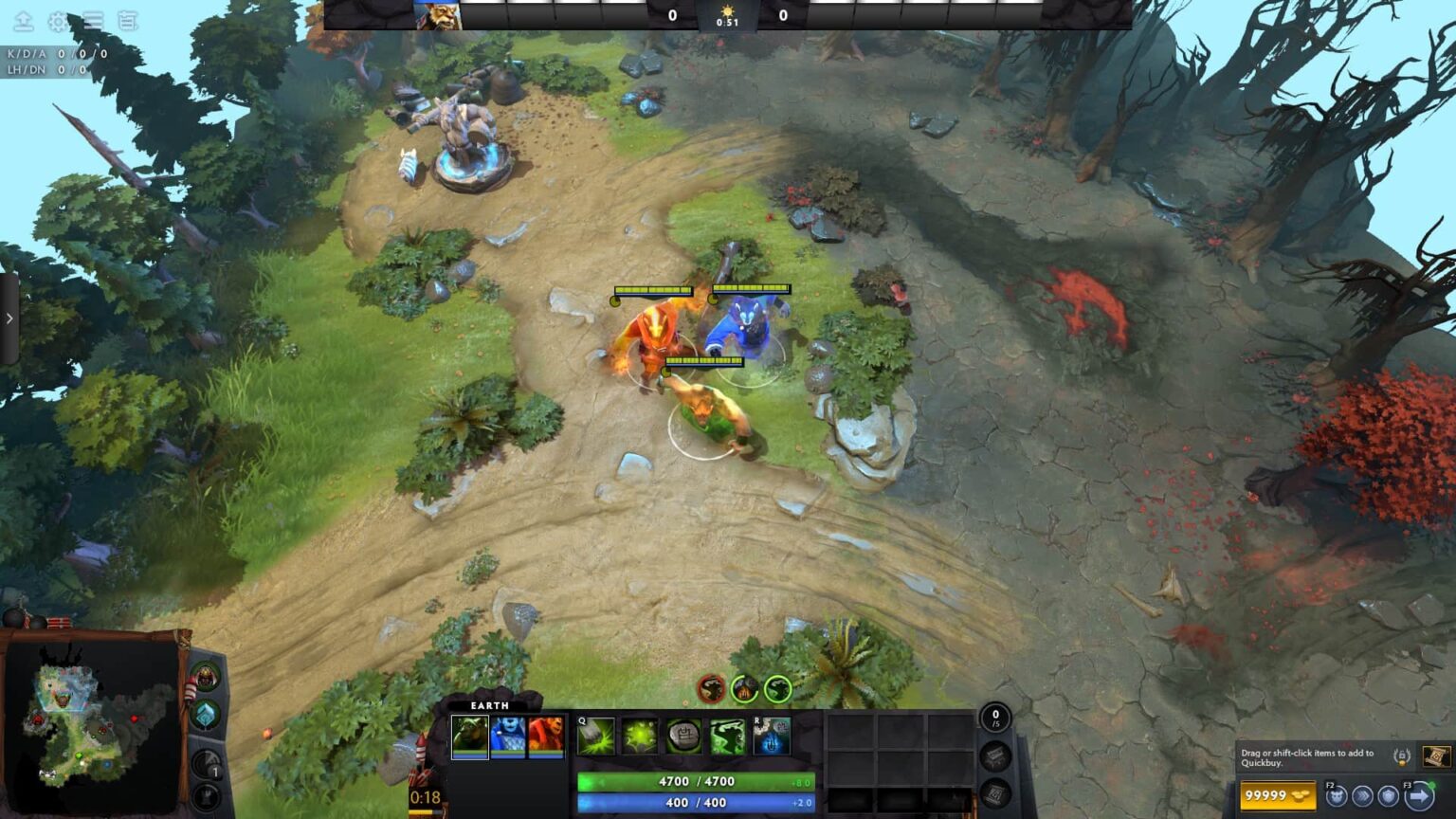
Task: Open the settings gear in top-left
Action: (57, 21)
